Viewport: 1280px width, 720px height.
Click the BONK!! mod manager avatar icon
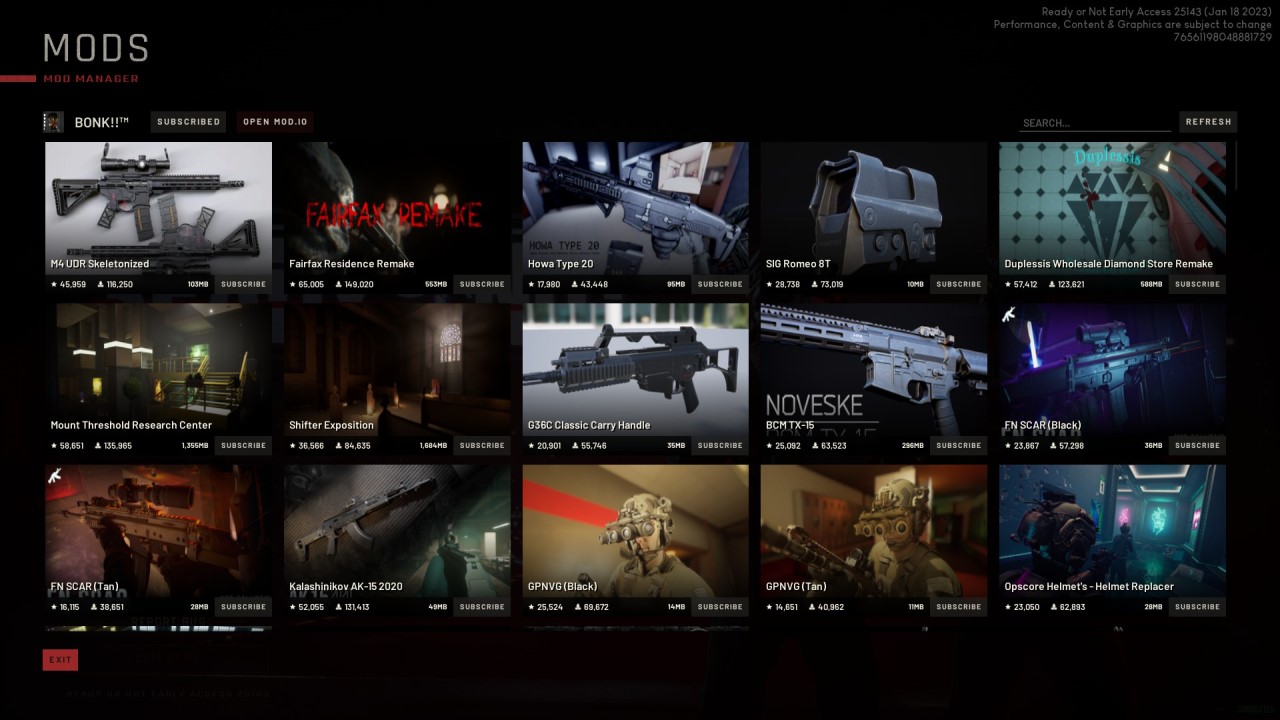[x=53, y=121]
